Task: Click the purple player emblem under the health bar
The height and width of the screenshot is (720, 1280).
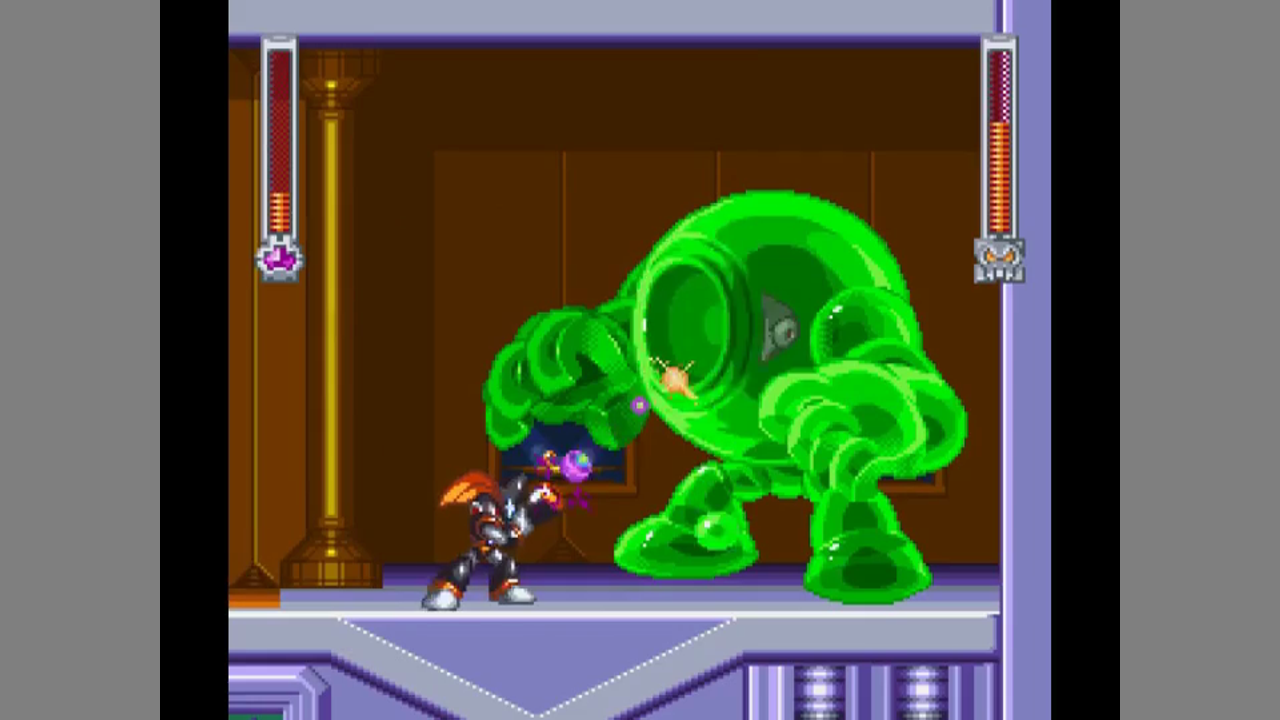Action: point(279,259)
